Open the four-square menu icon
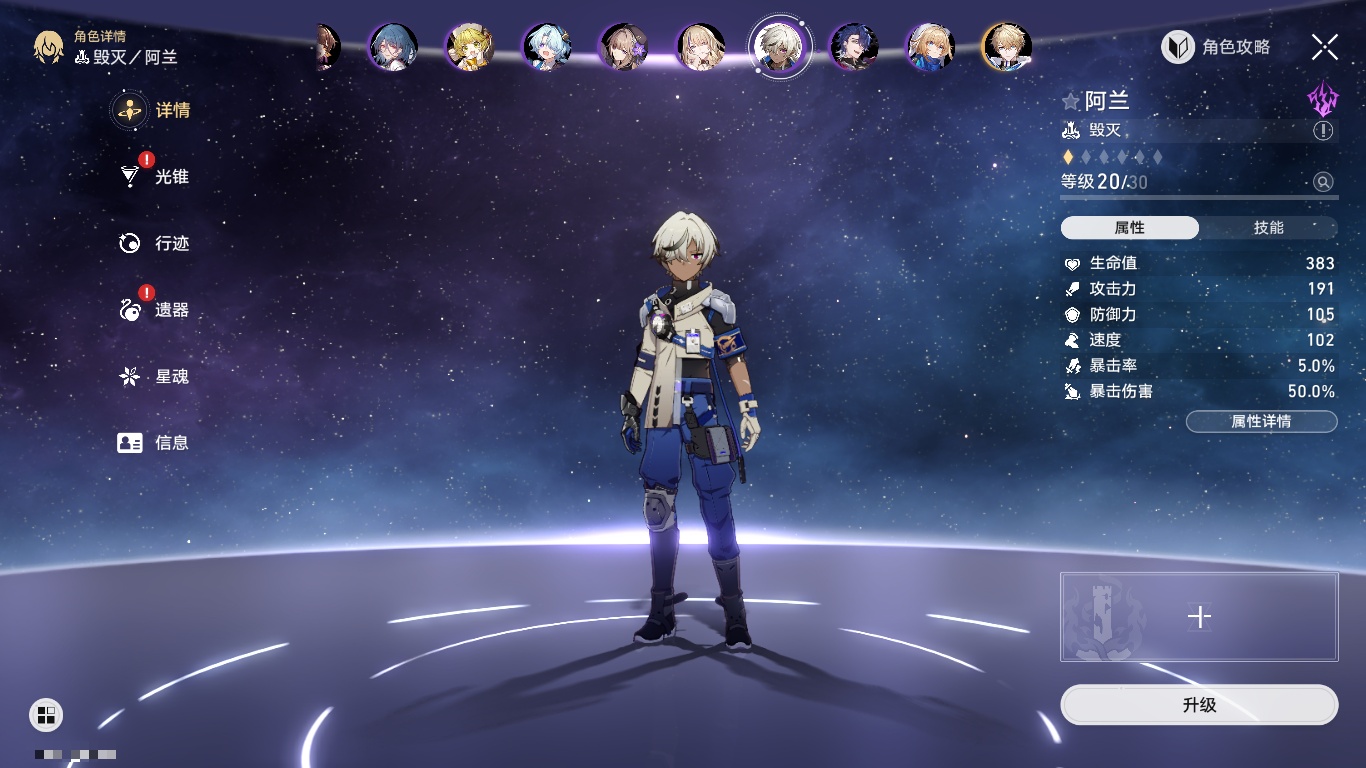Viewport: 1366px width, 768px height. [x=46, y=714]
